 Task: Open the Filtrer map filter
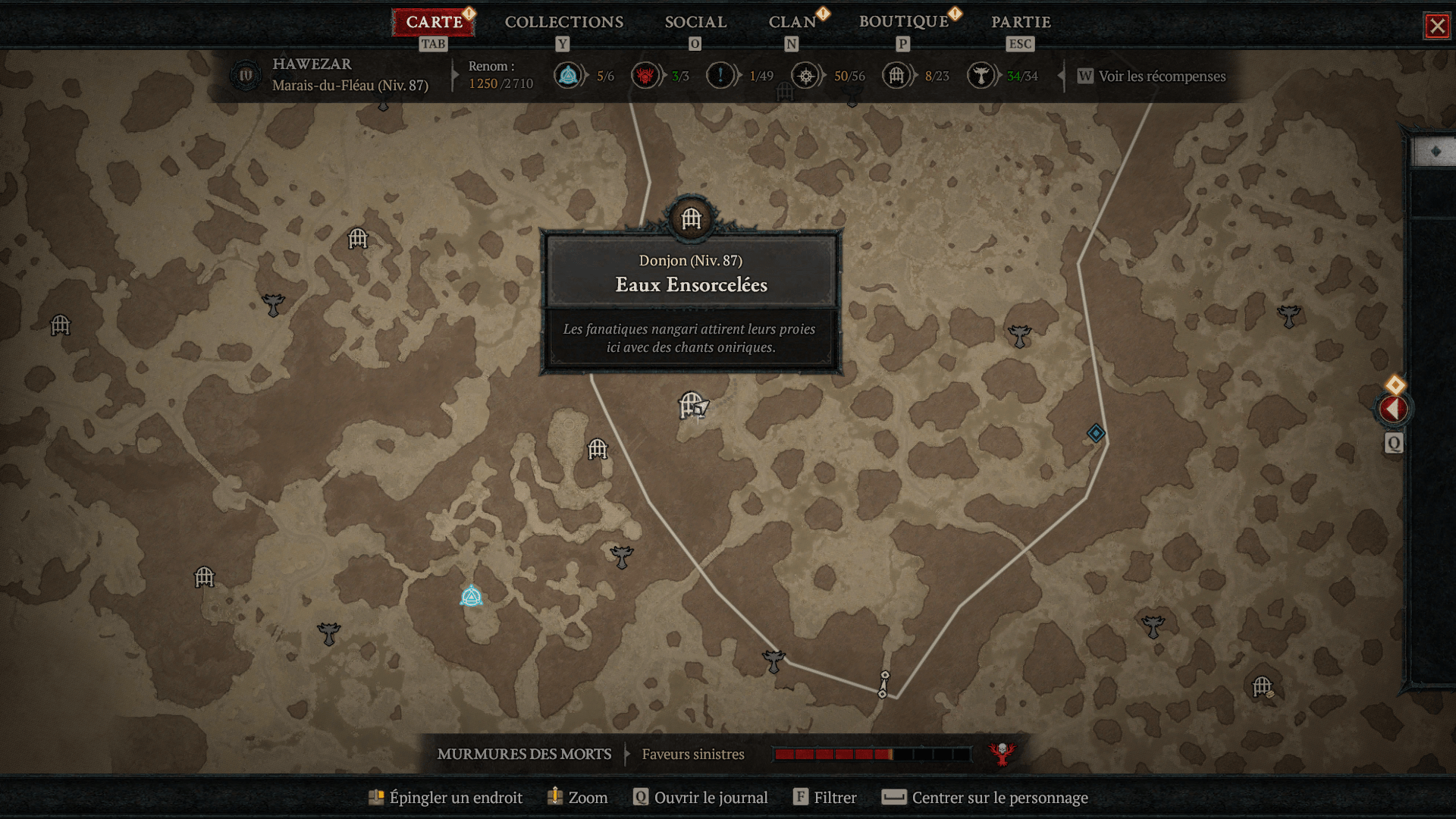[834, 797]
